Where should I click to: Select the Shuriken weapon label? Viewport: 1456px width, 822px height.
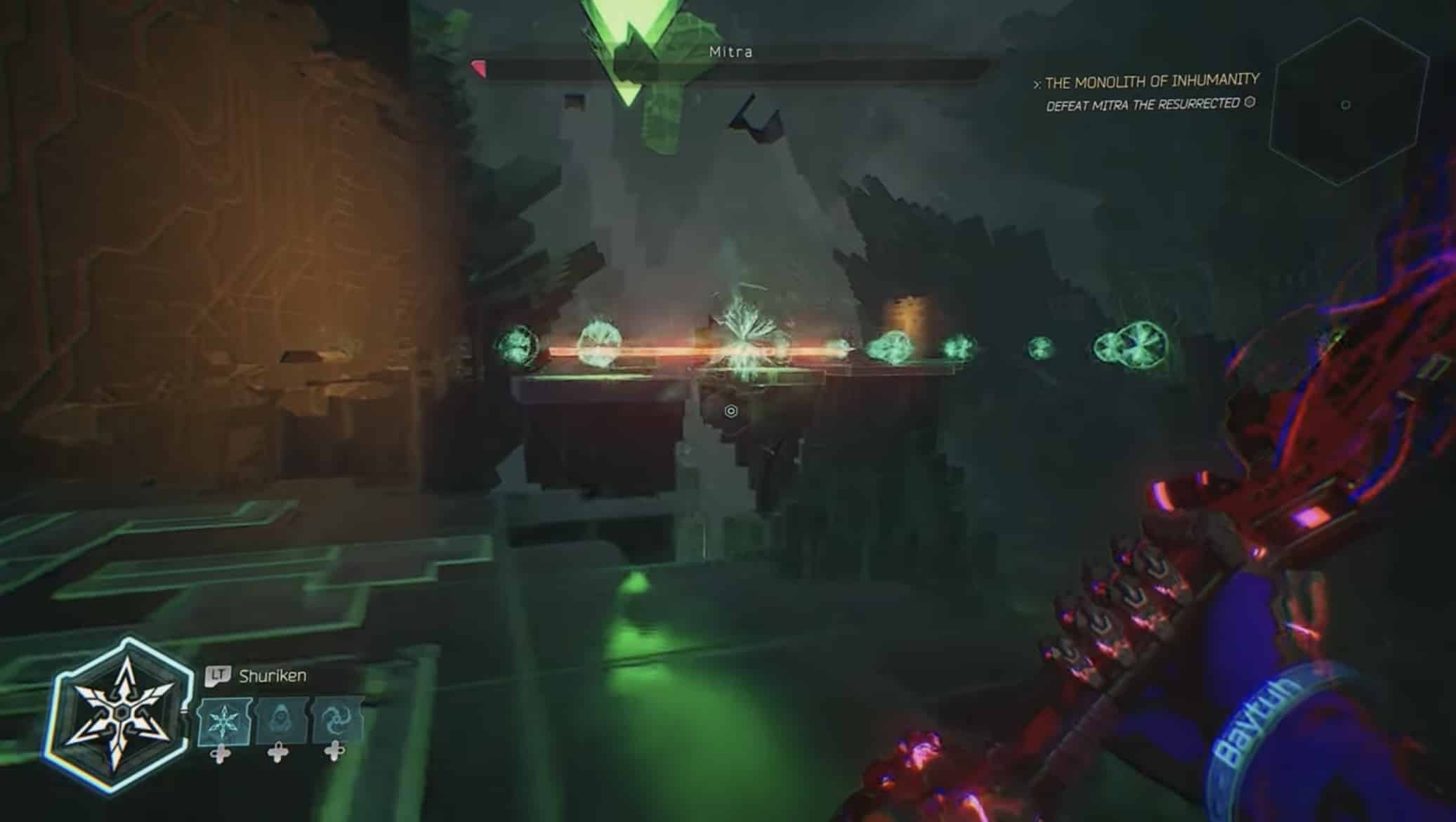pyautogui.click(x=274, y=674)
